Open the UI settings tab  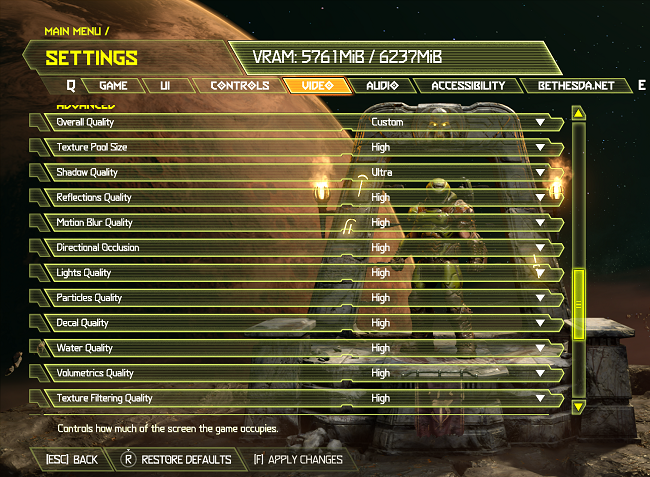[x=165, y=86]
